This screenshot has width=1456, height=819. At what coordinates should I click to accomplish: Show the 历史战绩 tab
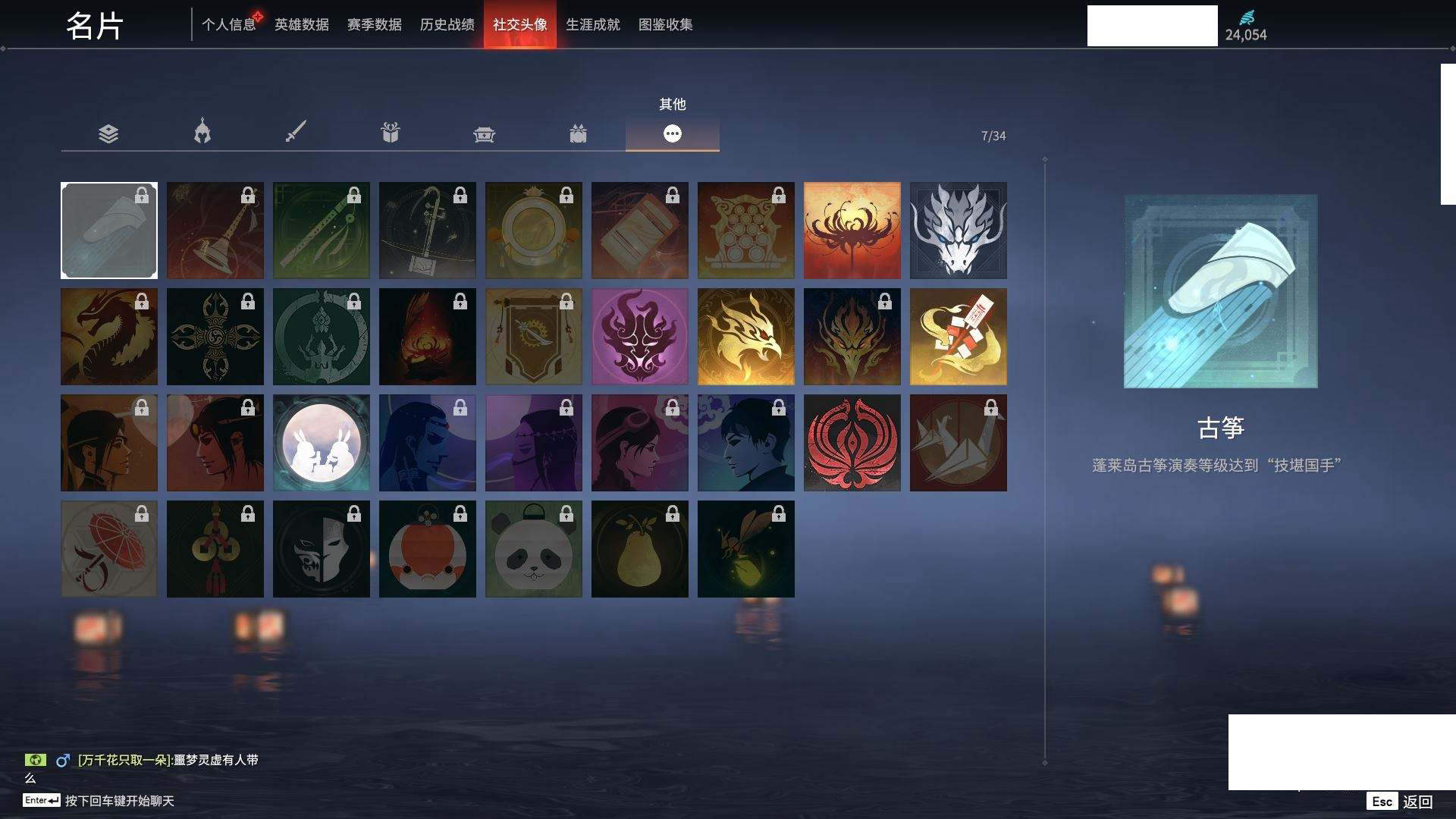click(x=447, y=24)
